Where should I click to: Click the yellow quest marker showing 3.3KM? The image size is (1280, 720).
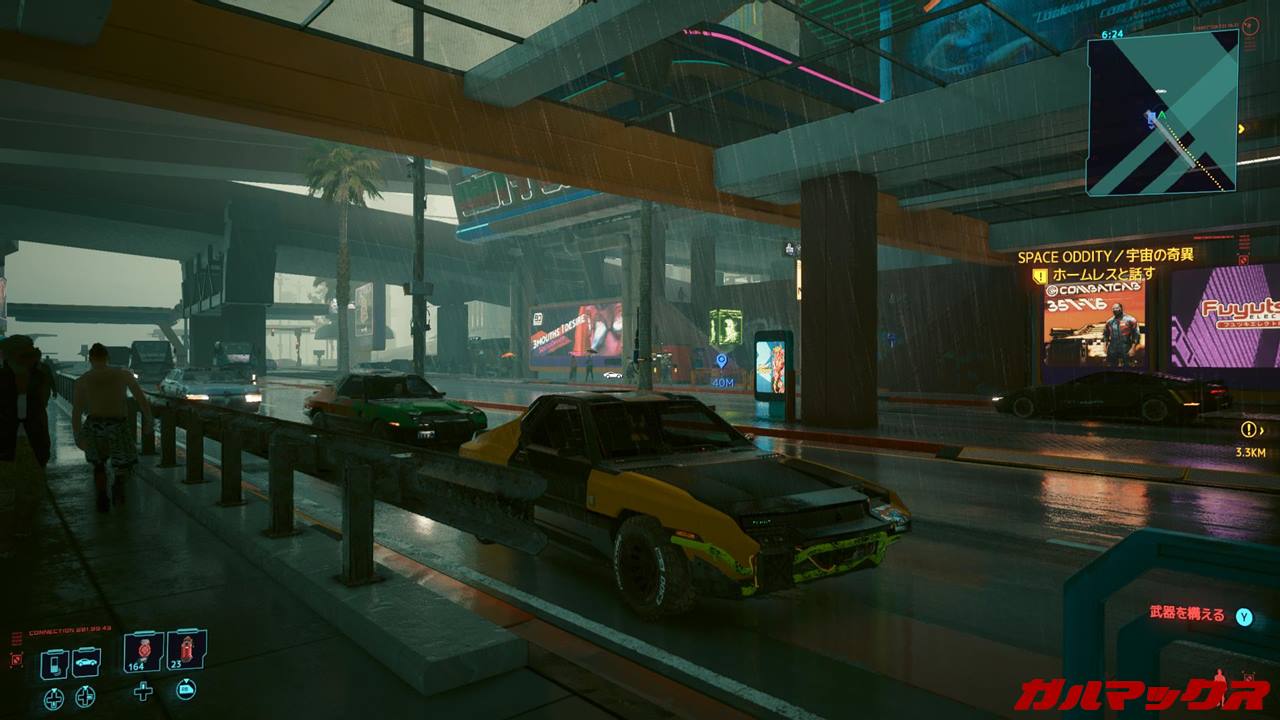point(1248,430)
